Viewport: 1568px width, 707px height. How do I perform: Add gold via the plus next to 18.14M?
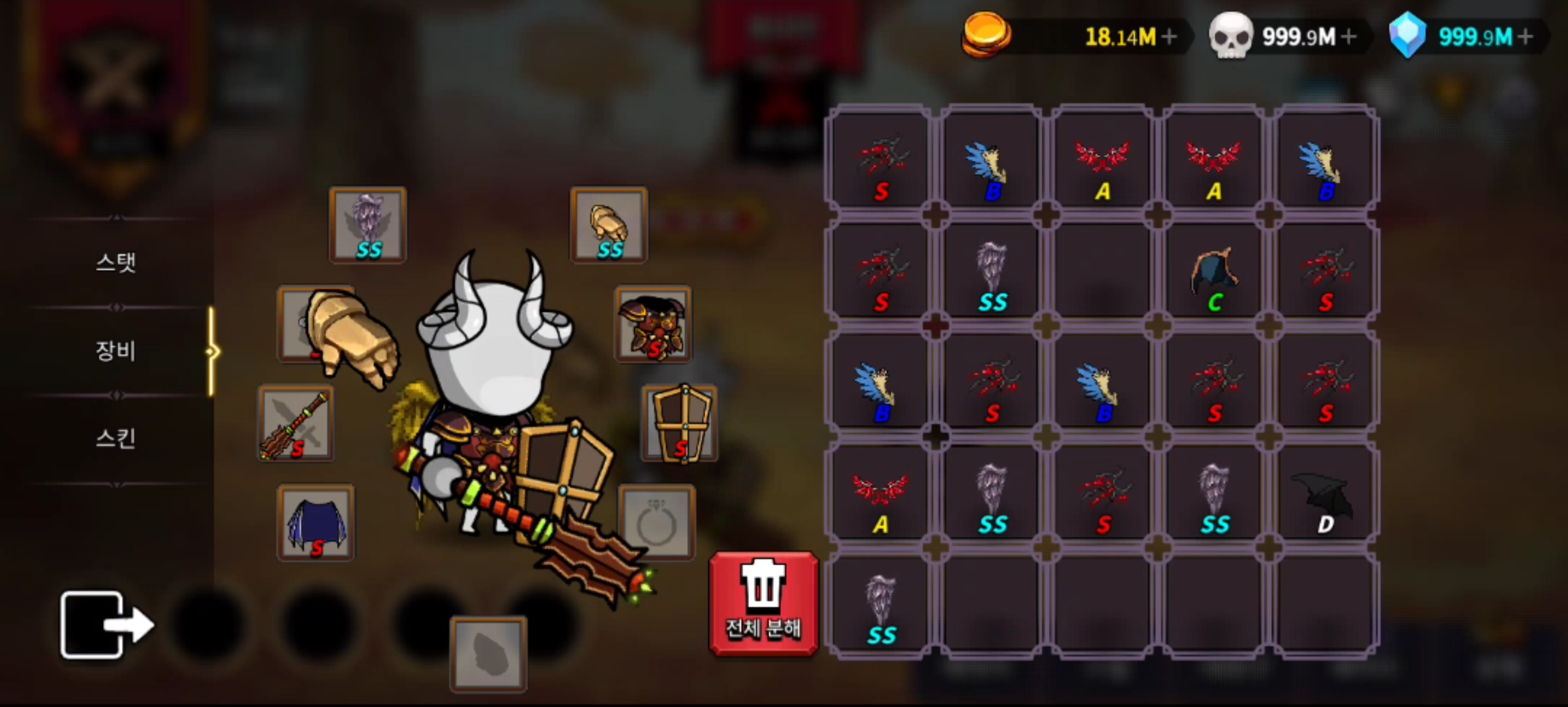1170,36
